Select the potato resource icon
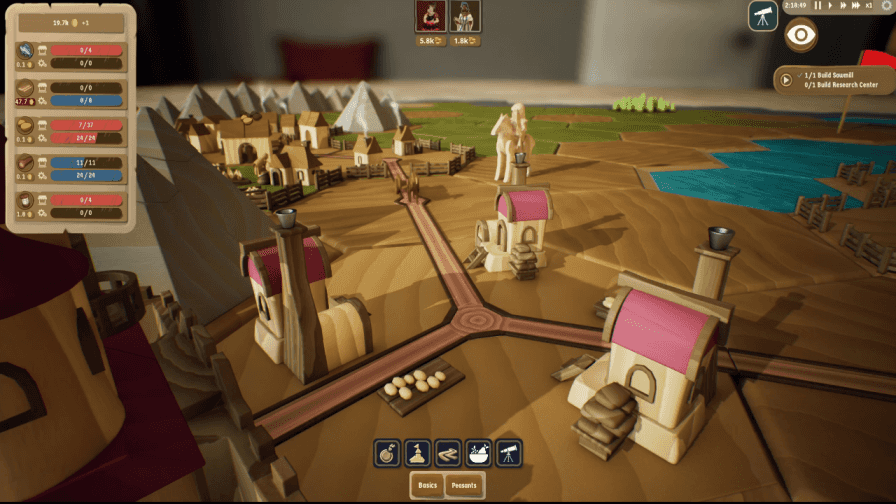 click(26, 125)
